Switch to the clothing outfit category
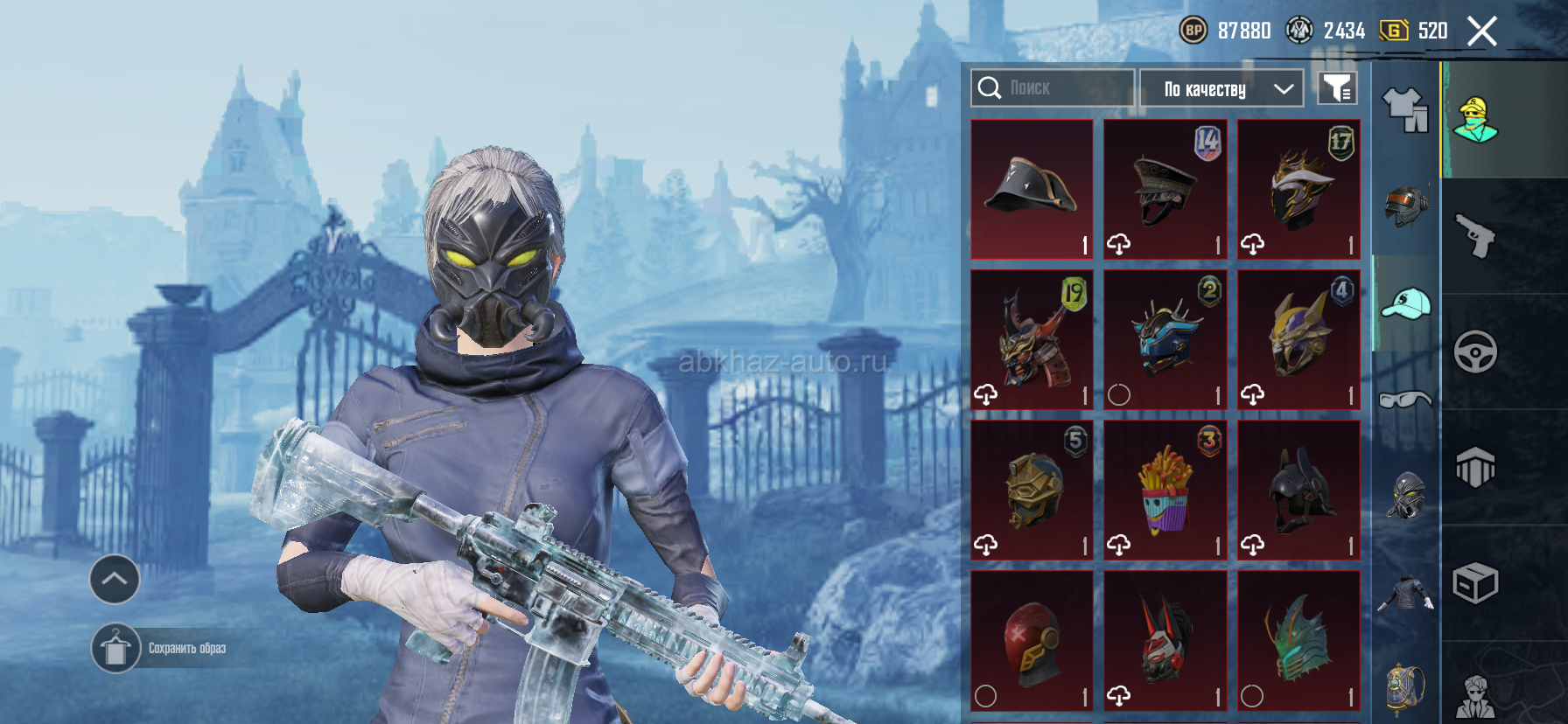1568x724 pixels. (x=1405, y=110)
